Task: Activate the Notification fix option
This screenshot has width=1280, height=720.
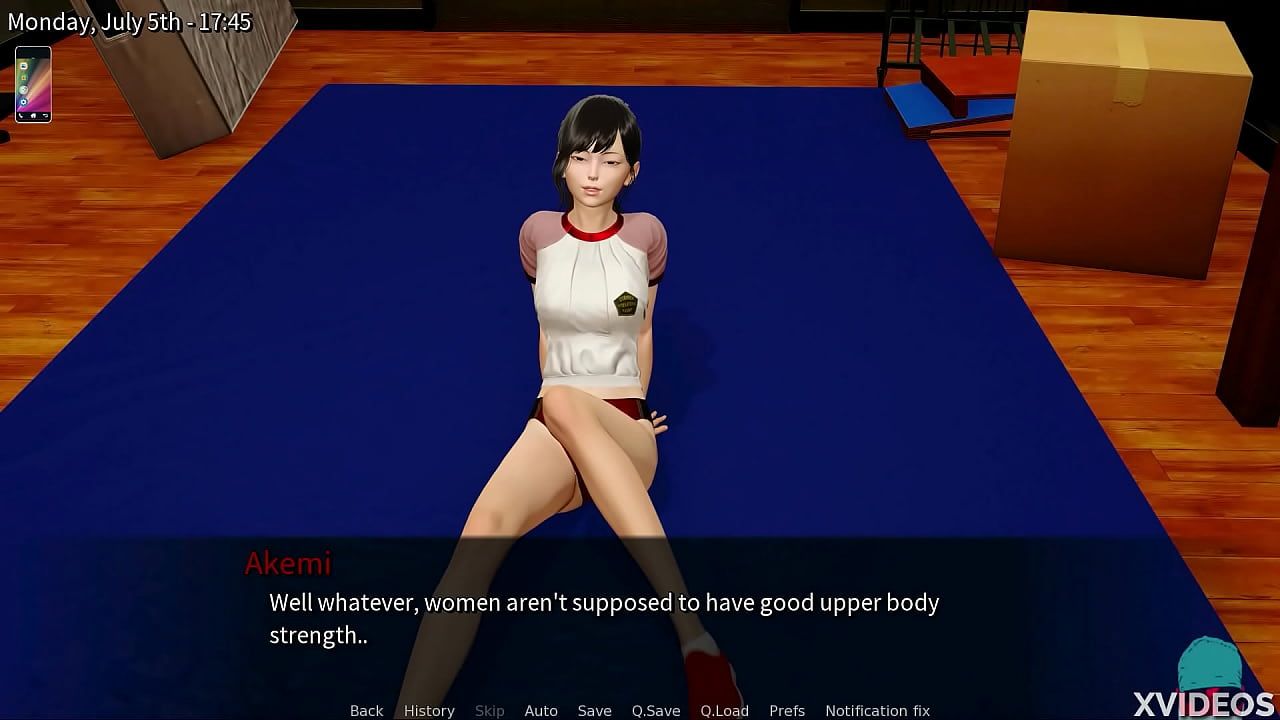Action: pos(877,710)
